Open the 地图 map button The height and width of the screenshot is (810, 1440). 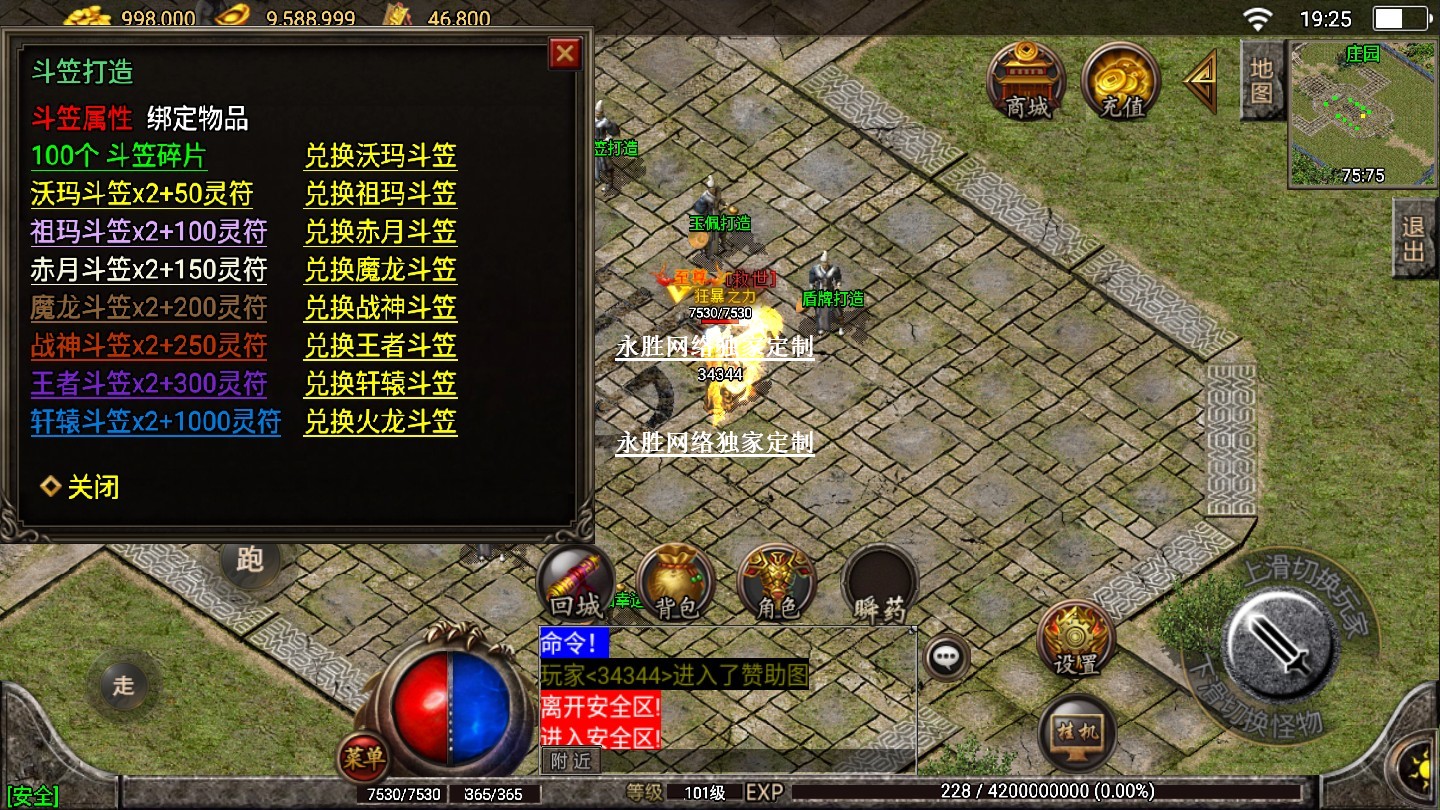(x=1262, y=80)
